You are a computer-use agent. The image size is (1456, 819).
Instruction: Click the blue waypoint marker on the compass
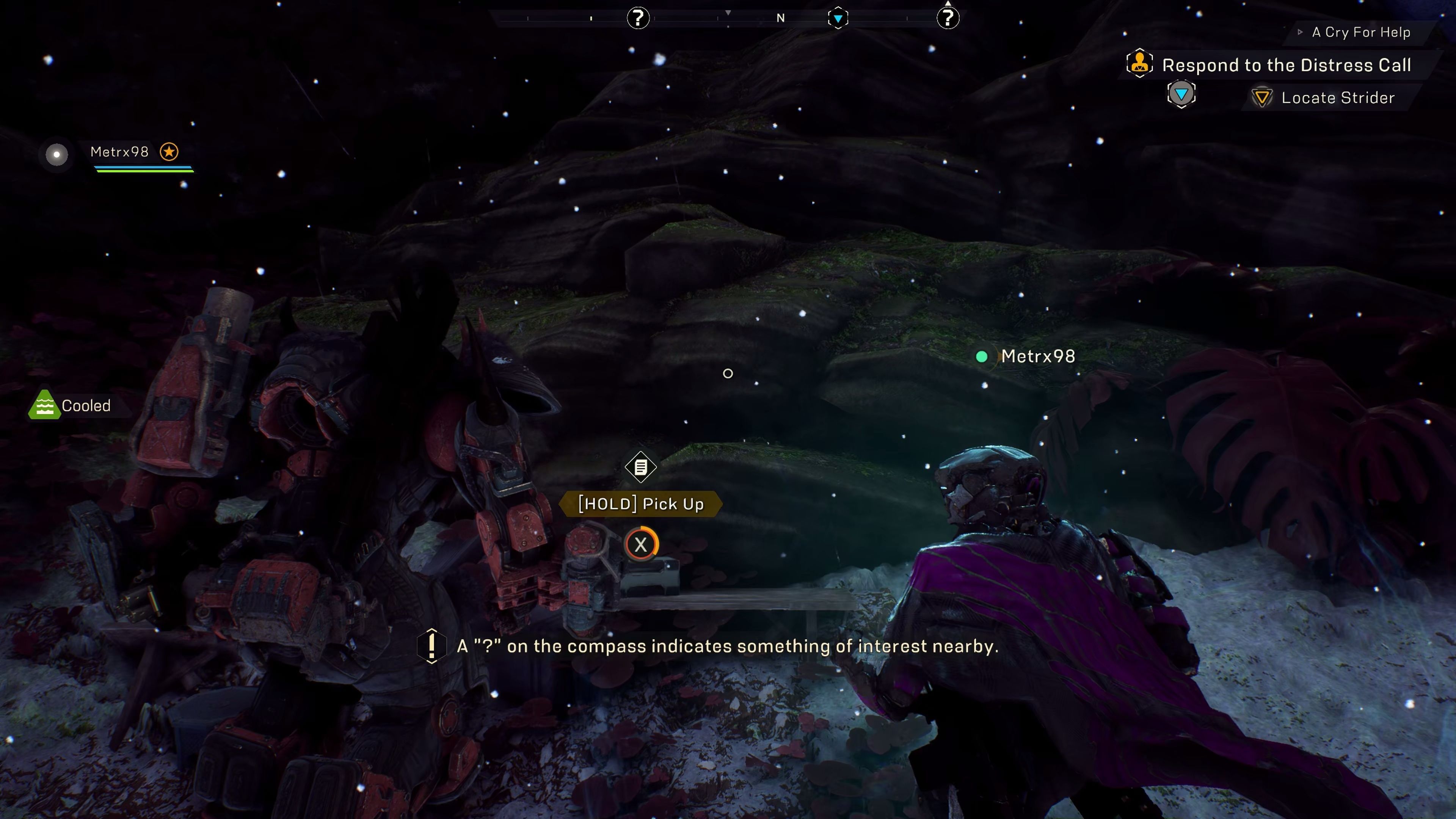coord(838,19)
